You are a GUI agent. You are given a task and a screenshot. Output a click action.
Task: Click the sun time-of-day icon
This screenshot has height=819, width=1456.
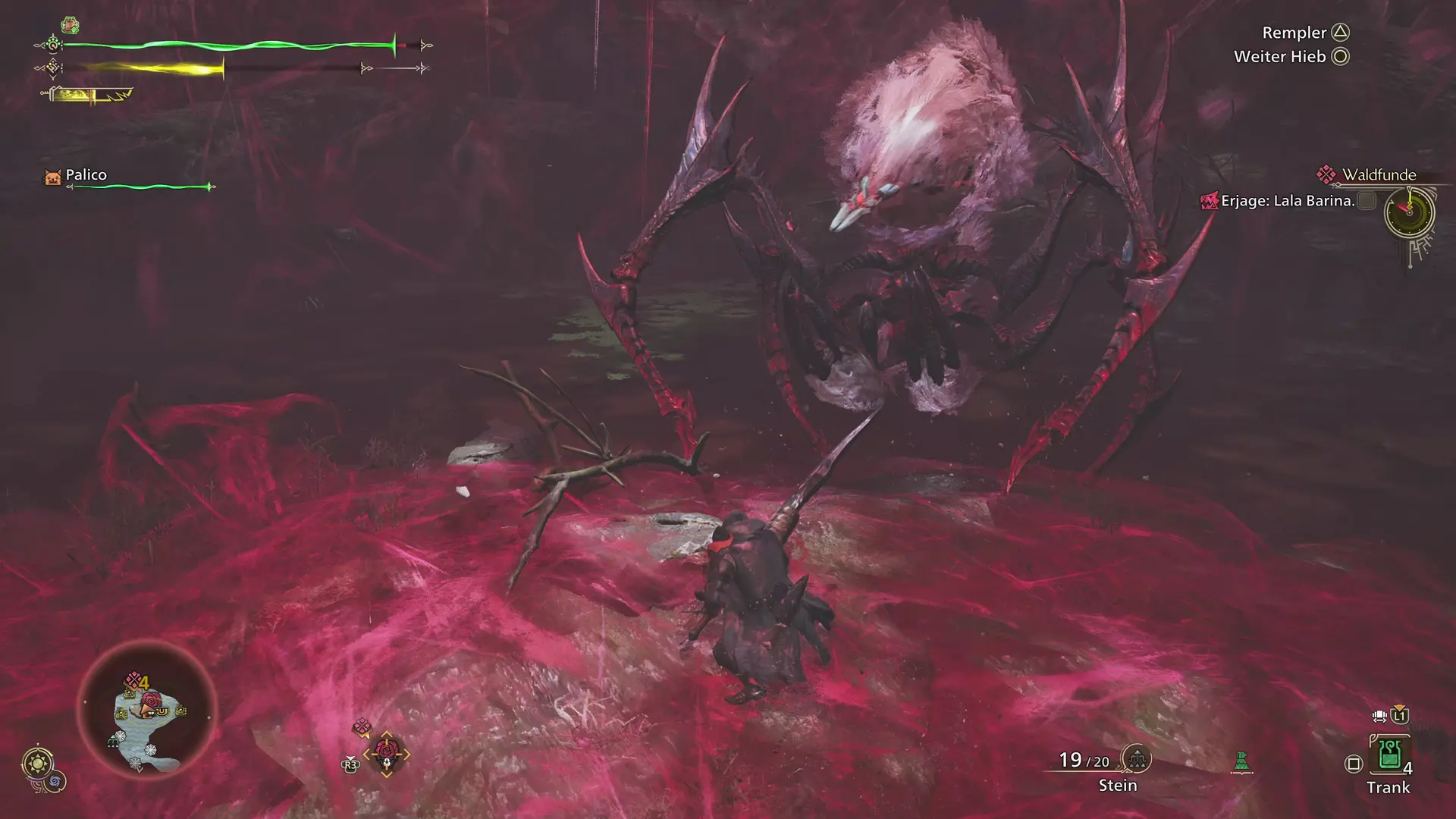point(38,762)
